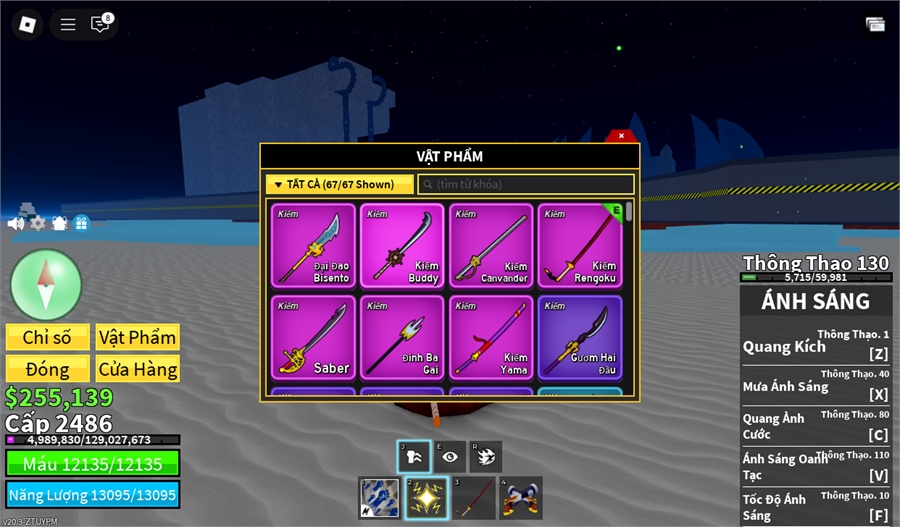Open the Roblox chat button
This screenshot has height=527, width=900.
coord(100,24)
